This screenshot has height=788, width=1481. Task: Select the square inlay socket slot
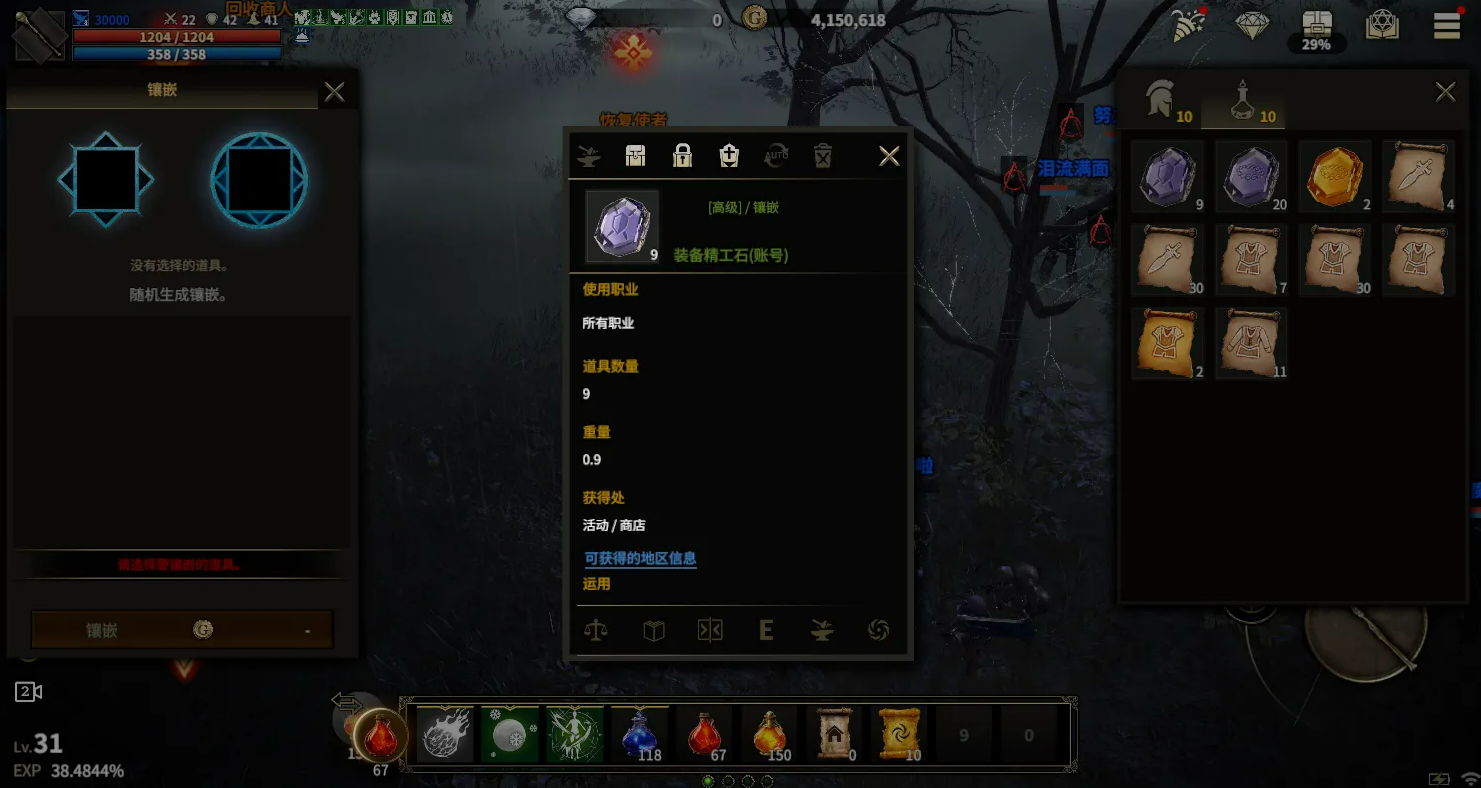(x=106, y=180)
